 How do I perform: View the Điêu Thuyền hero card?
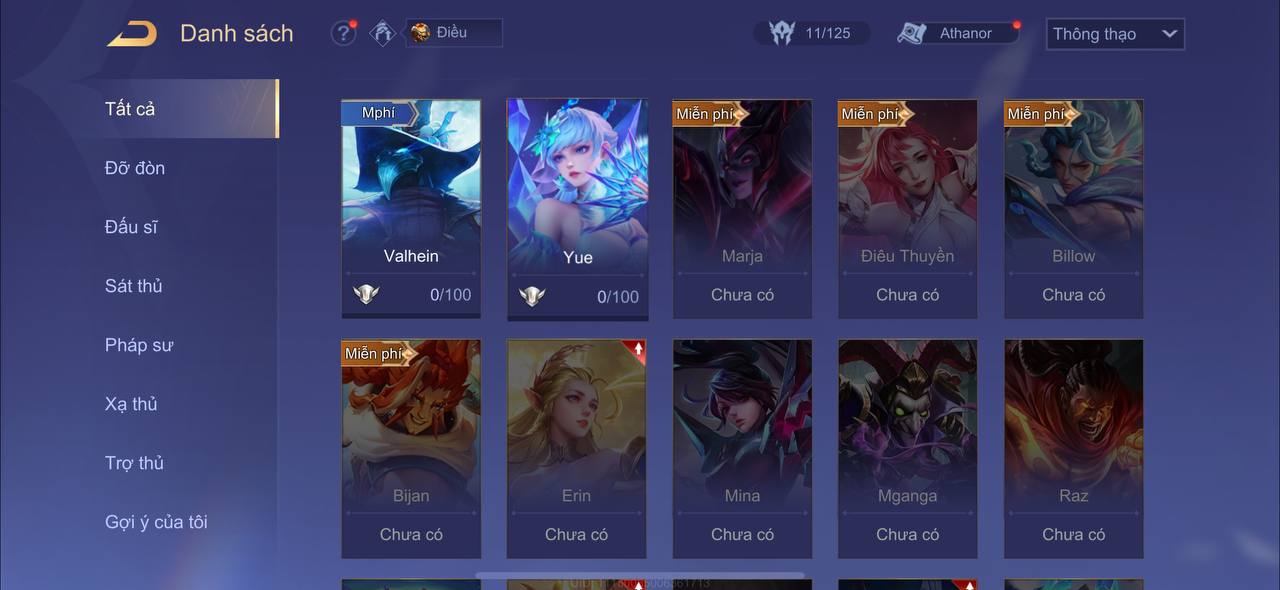[x=907, y=208]
